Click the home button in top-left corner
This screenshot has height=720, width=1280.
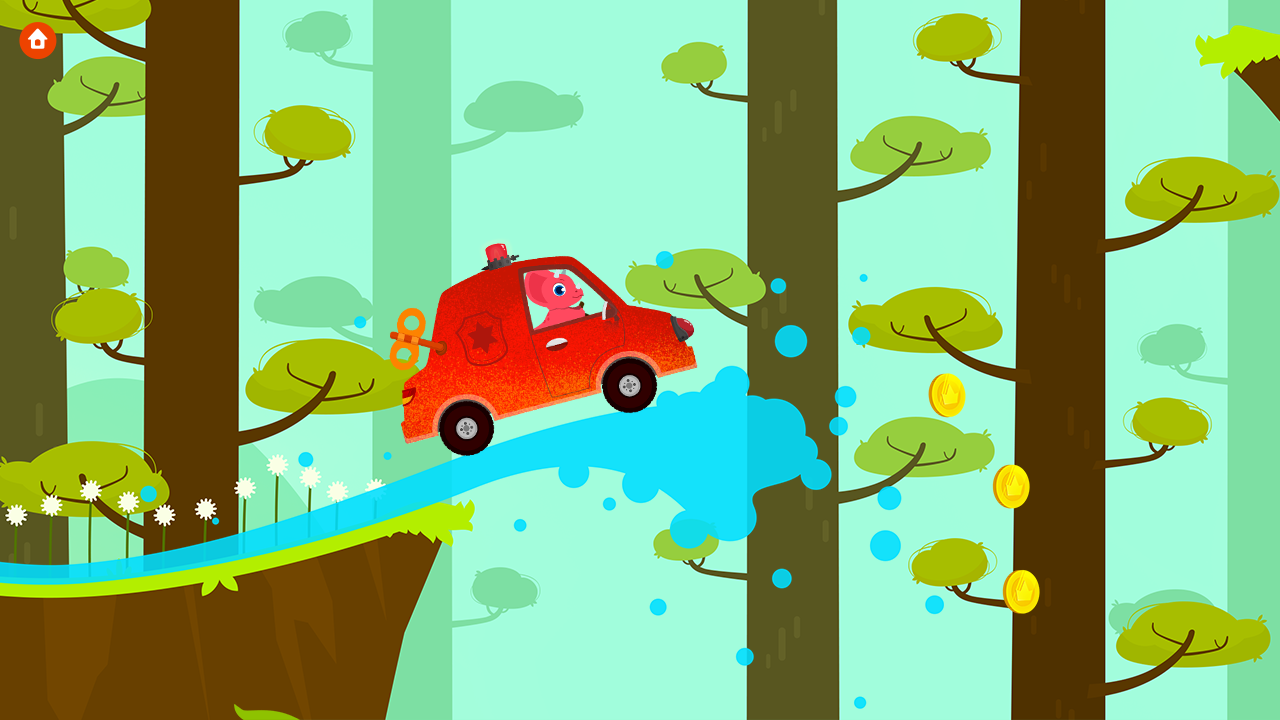click(x=38, y=38)
